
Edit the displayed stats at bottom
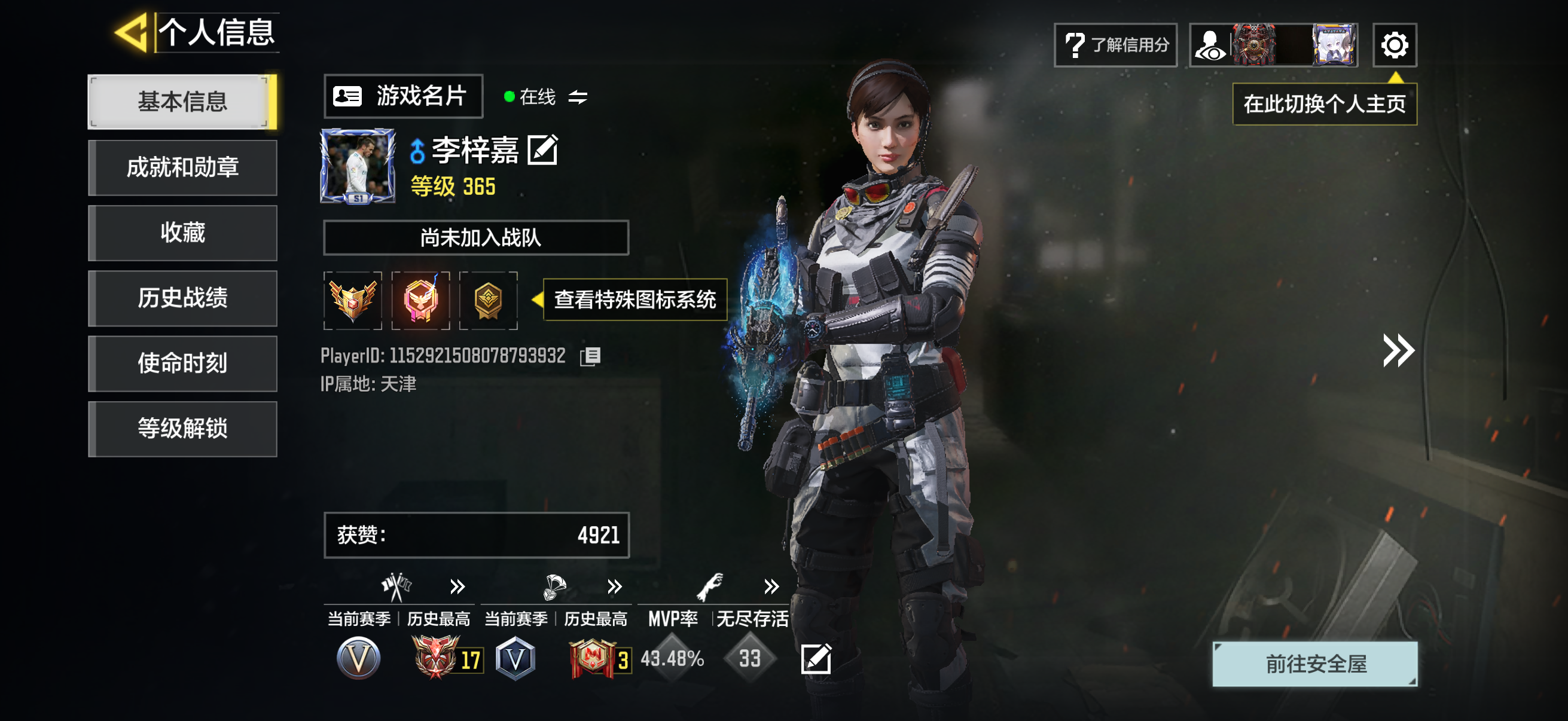click(x=816, y=658)
